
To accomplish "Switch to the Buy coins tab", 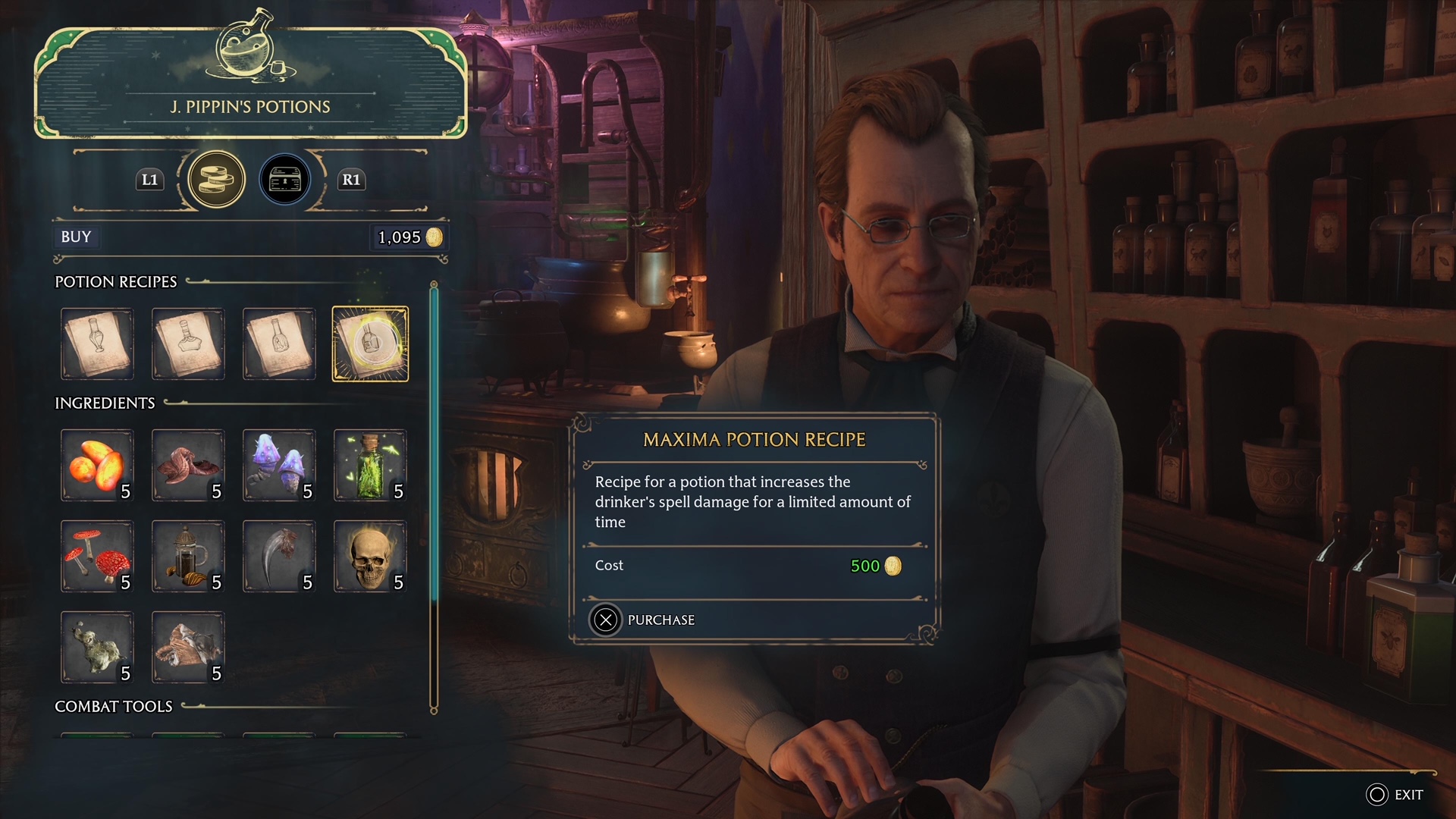I will click(216, 180).
